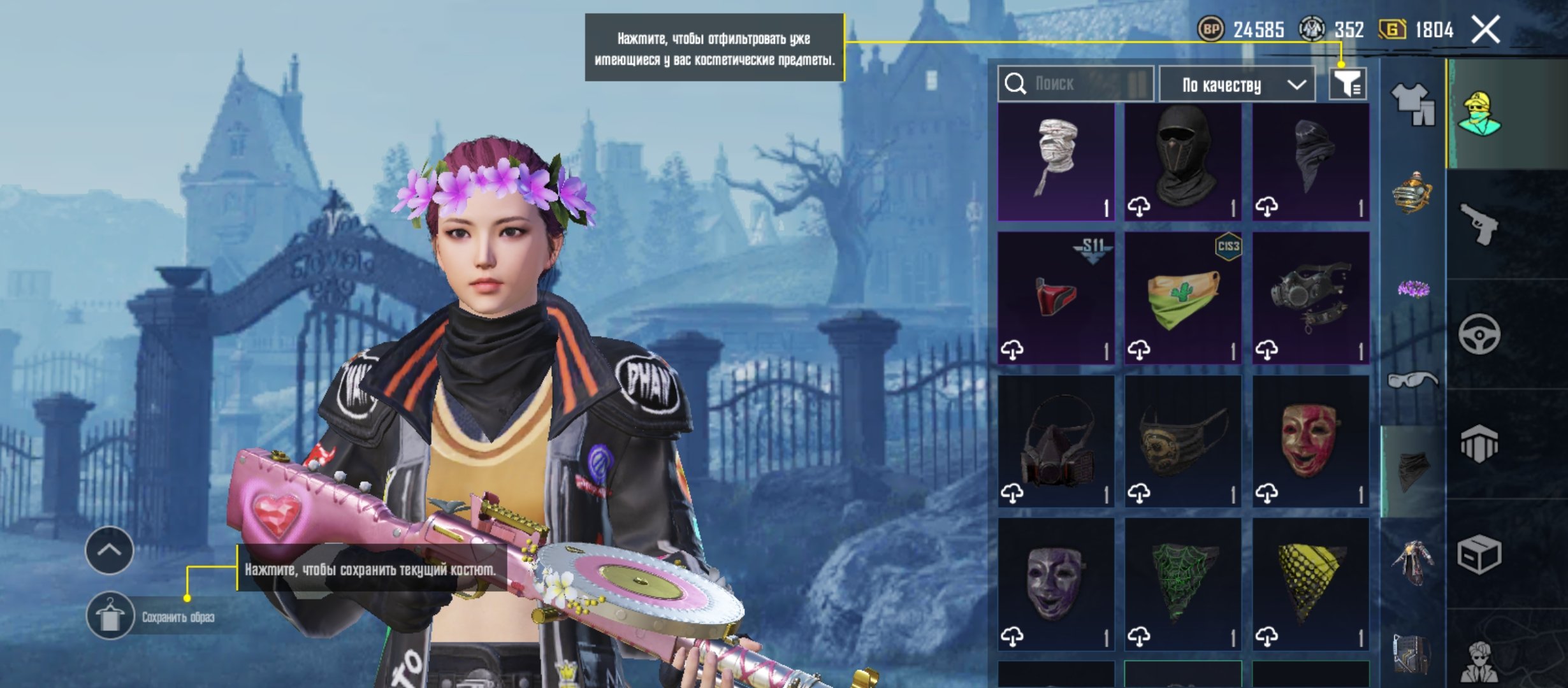Choose the purple joker face mask
The height and width of the screenshot is (688, 1568).
click(x=1056, y=584)
